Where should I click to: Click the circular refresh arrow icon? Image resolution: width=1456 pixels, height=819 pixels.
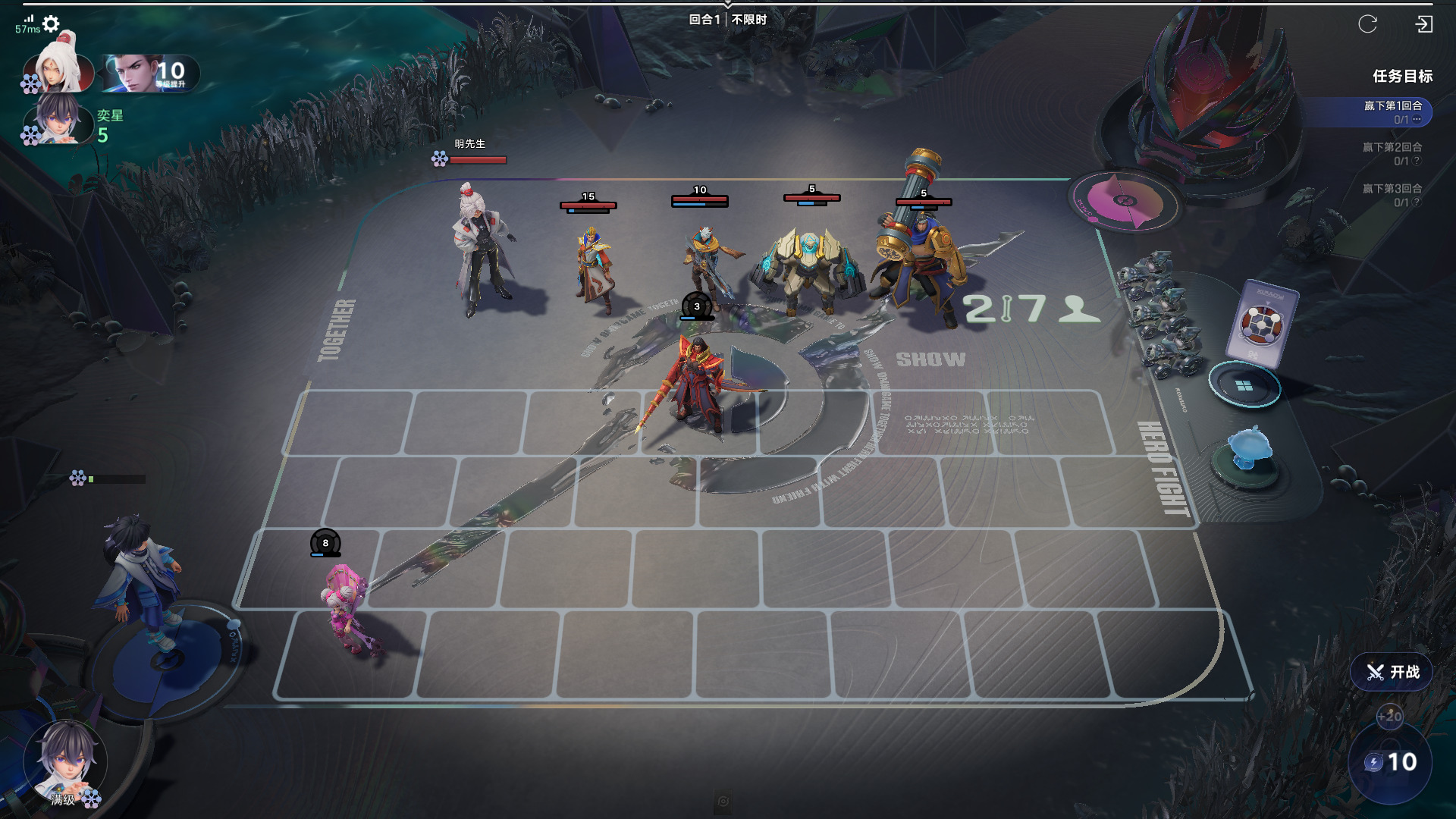(1367, 24)
